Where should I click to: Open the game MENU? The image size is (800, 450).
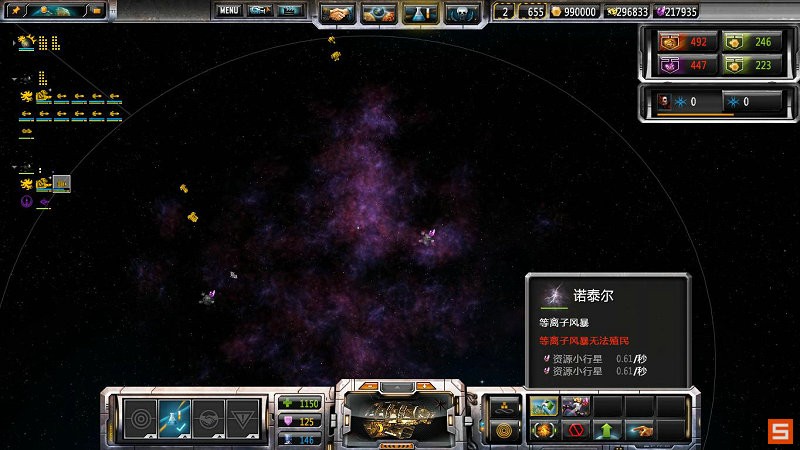click(229, 11)
